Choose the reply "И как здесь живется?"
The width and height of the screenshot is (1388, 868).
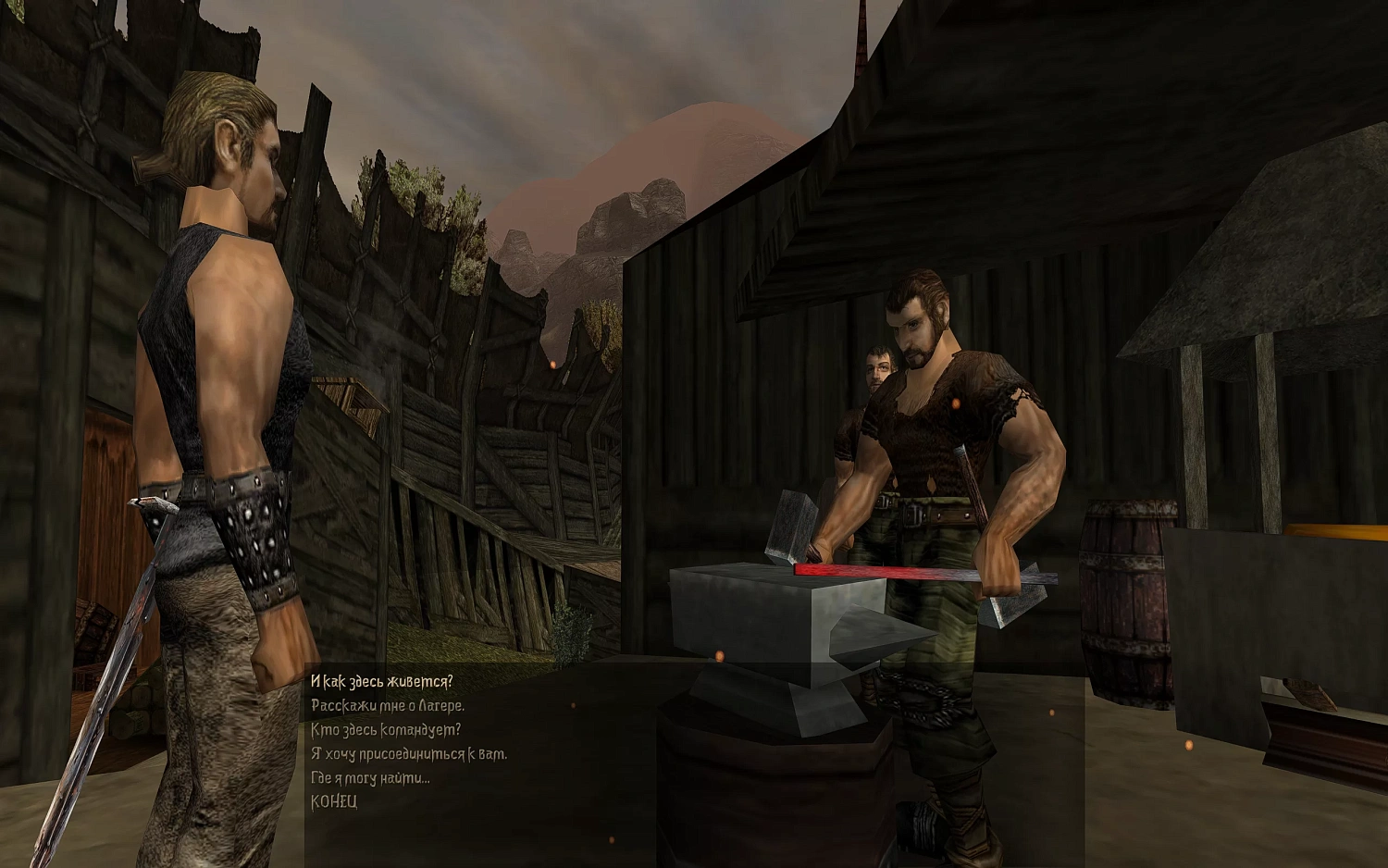coord(381,682)
